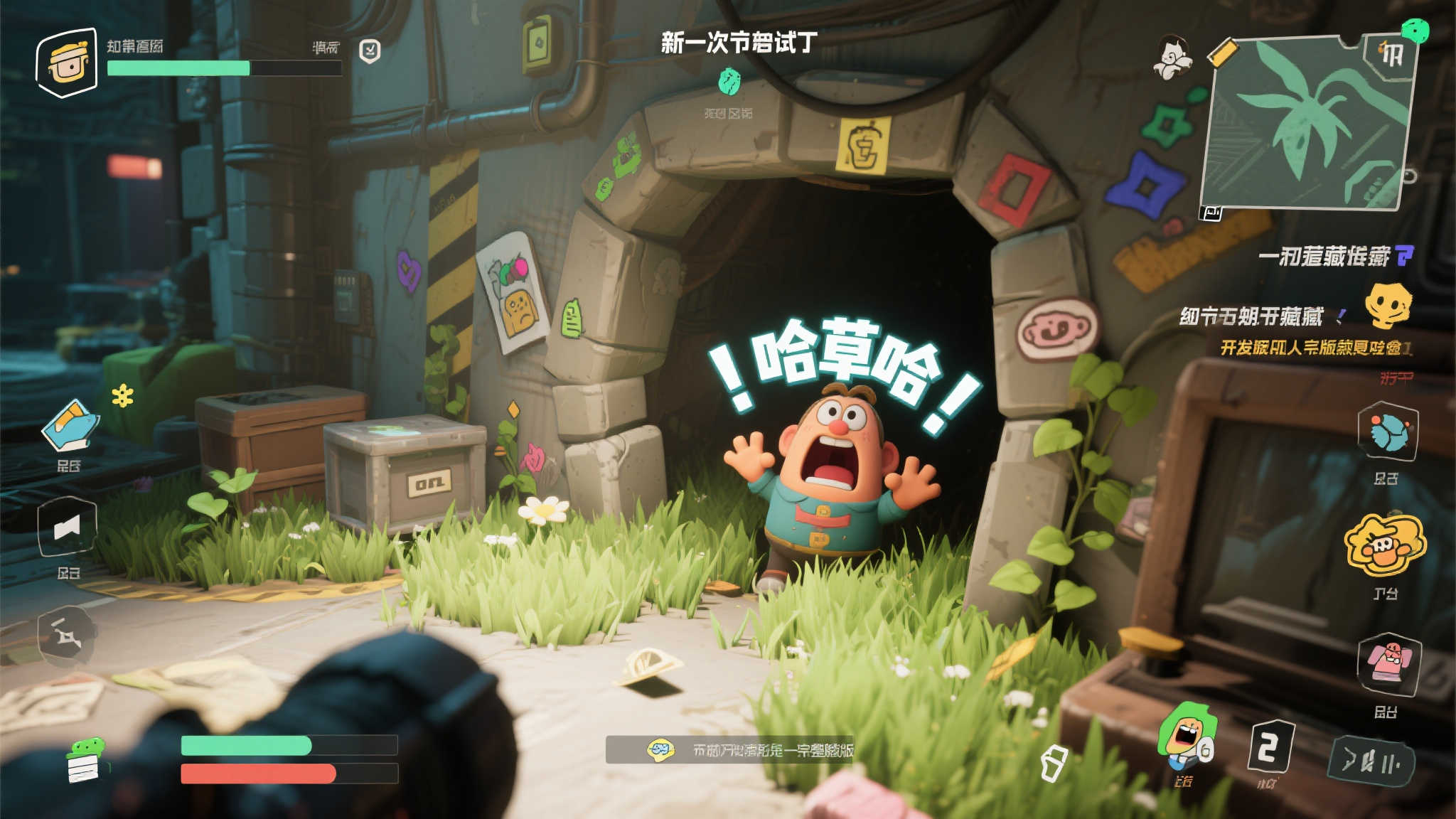Click the blue beetle ability icon
1456x819 pixels.
(1387, 432)
